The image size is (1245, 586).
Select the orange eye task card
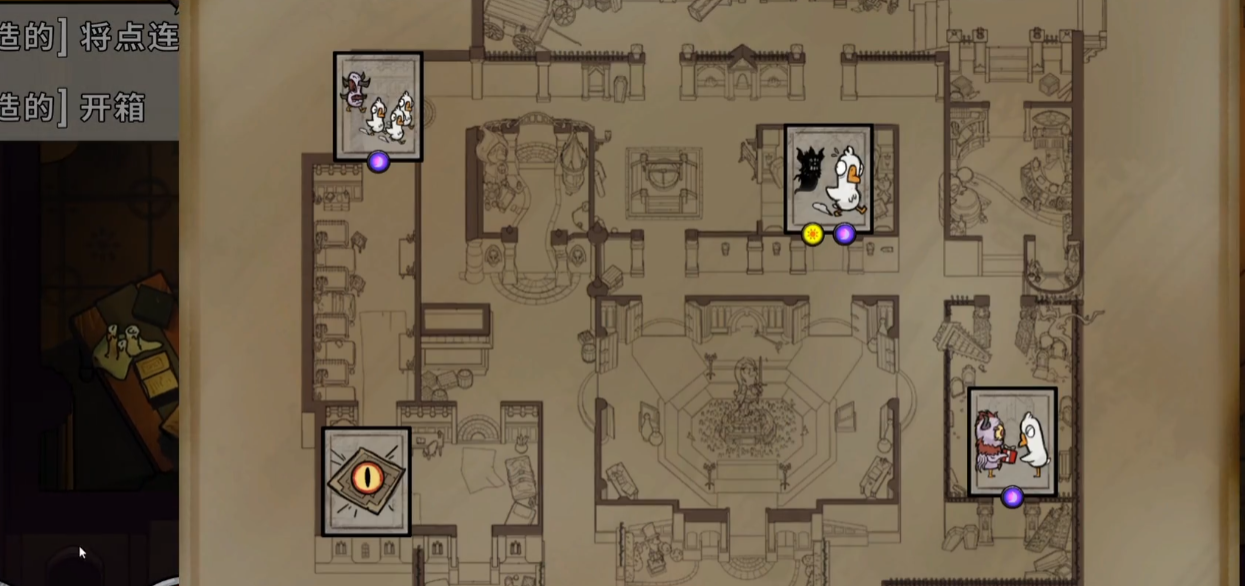pyautogui.click(x=366, y=481)
